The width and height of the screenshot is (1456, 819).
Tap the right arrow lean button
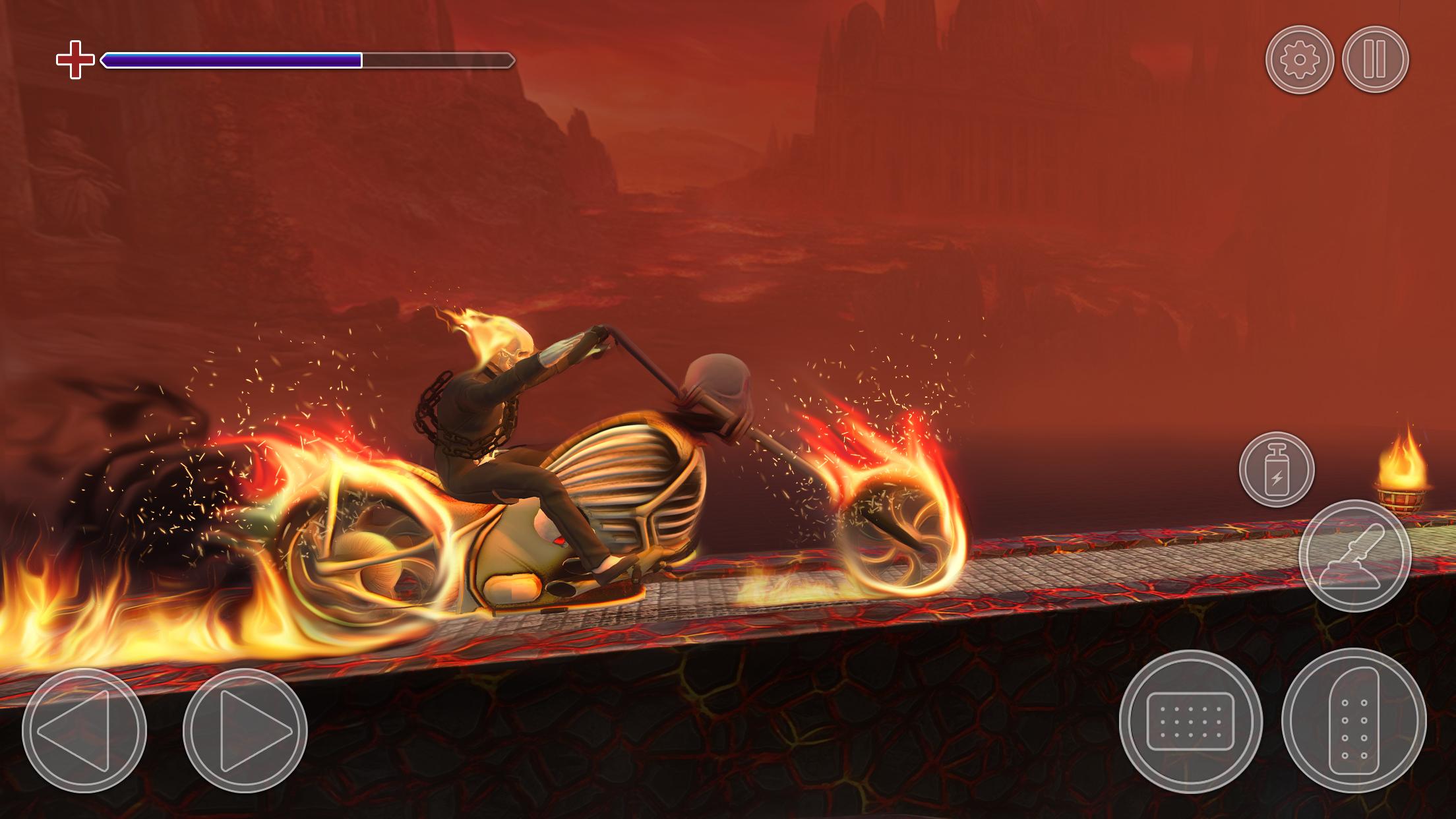point(245,731)
